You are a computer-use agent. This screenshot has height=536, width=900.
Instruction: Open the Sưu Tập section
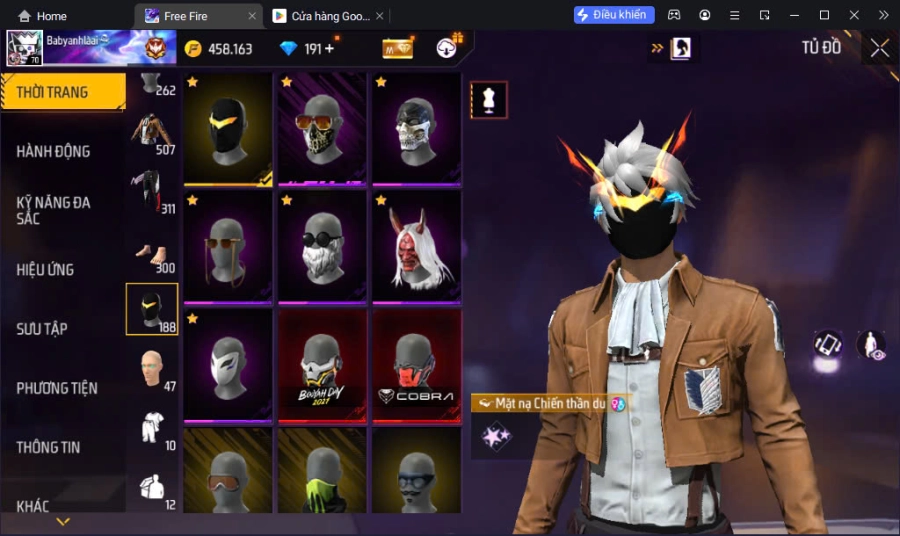(x=42, y=328)
